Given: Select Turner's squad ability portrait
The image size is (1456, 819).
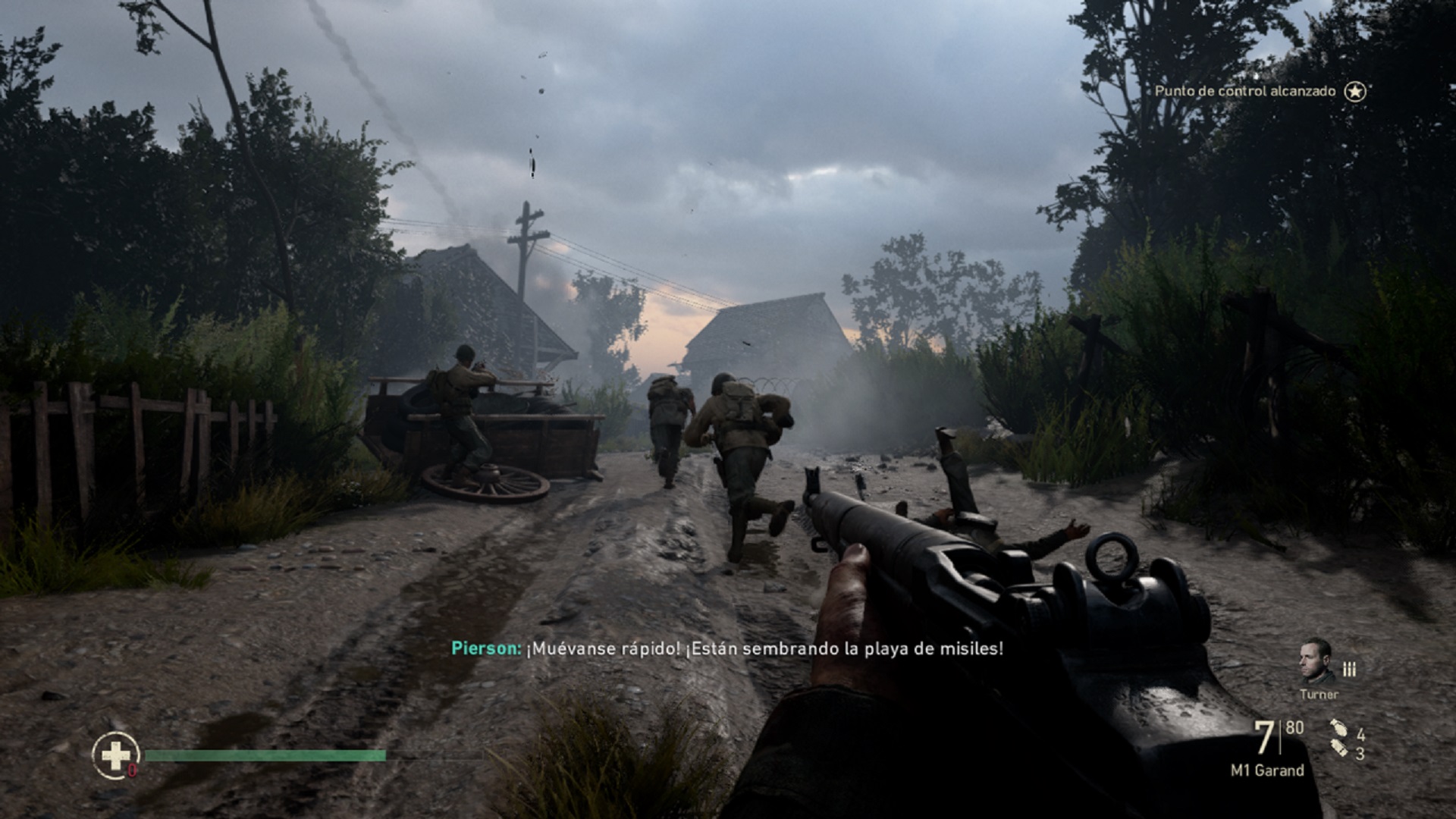Looking at the screenshot, I should pyautogui.click(x=1317, y=661).
